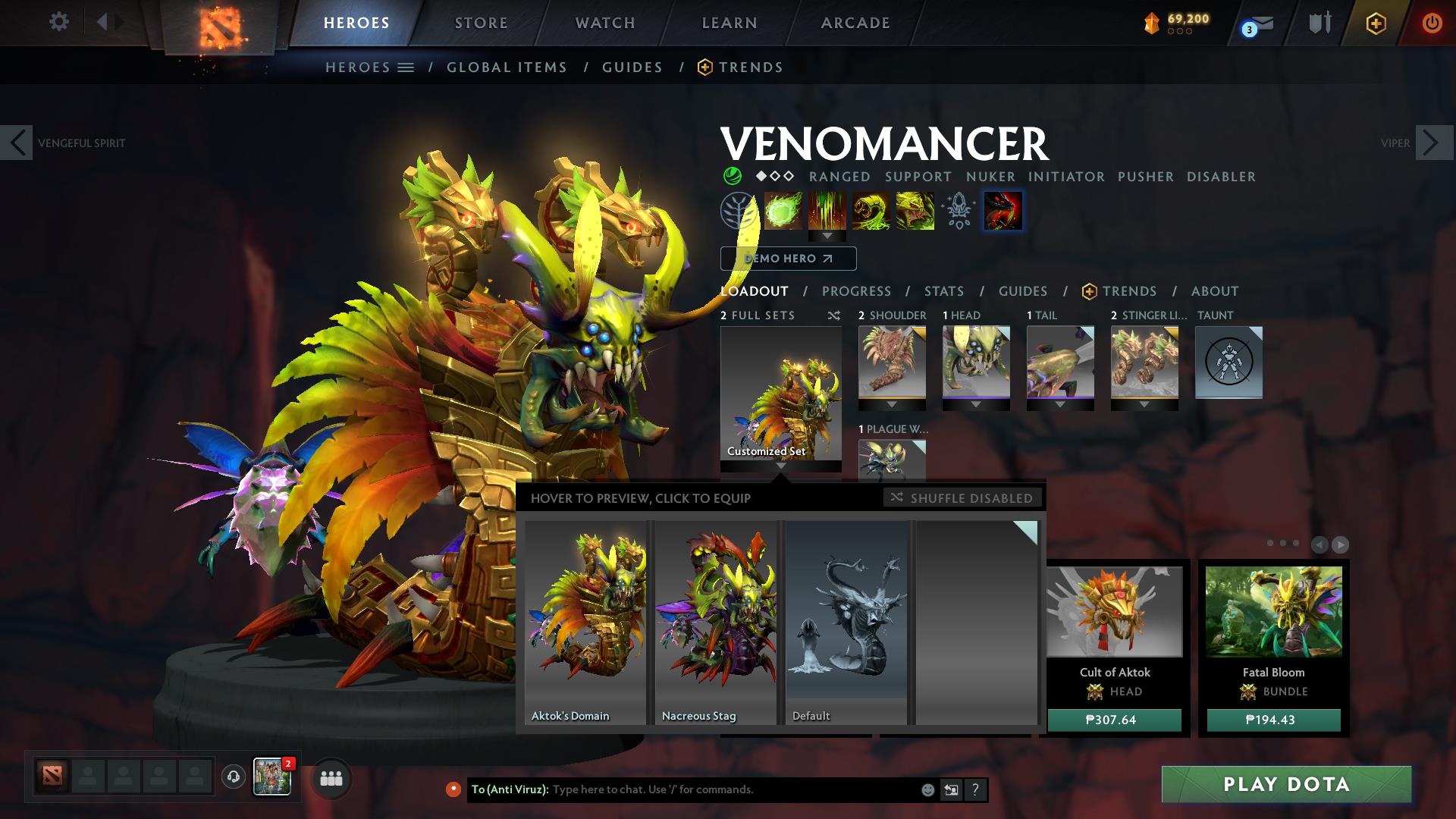Open the Armory shield-and-sword icon

point(1319,23)
